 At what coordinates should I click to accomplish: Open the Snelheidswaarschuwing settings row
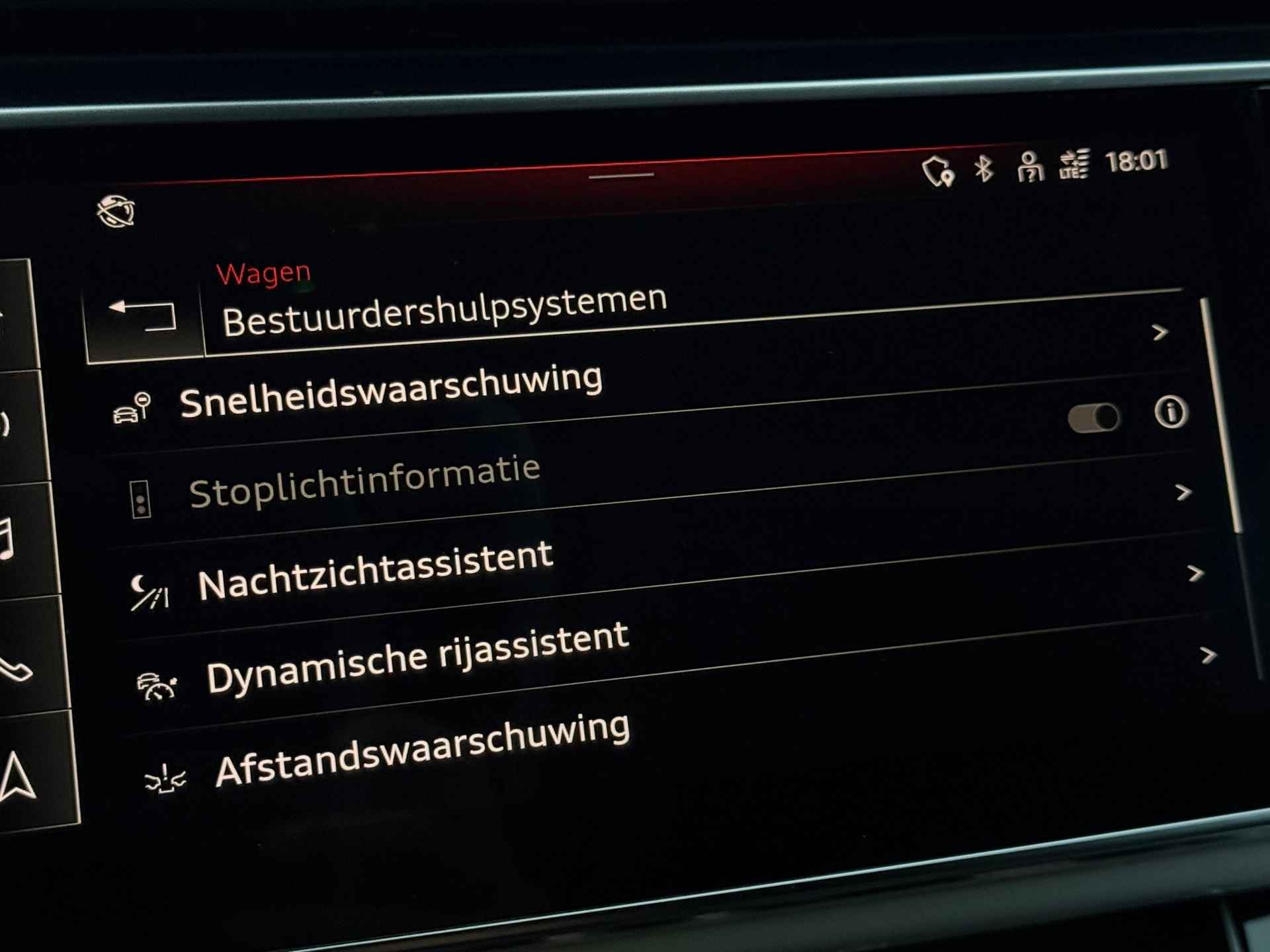coord(390,392)
